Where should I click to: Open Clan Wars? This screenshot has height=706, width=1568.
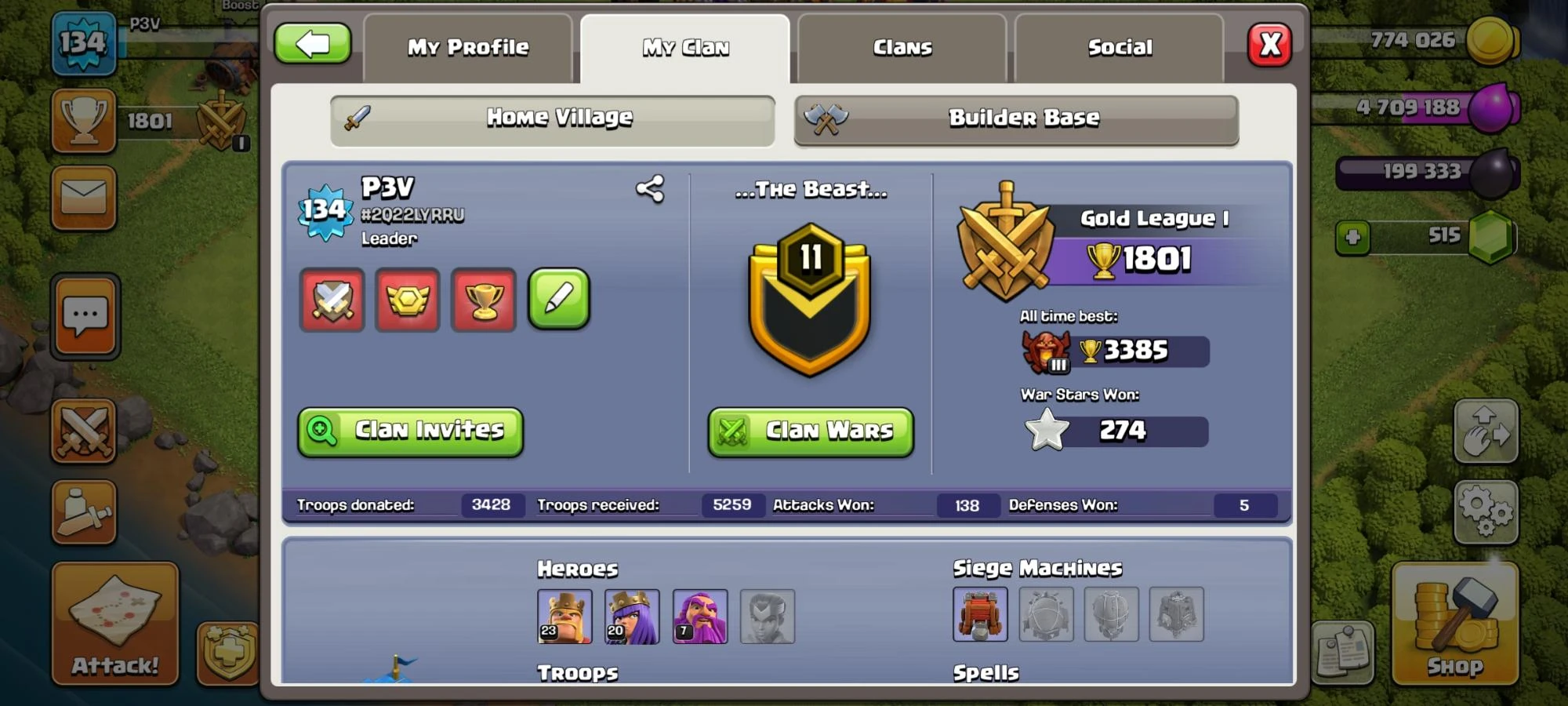[810, 431]
